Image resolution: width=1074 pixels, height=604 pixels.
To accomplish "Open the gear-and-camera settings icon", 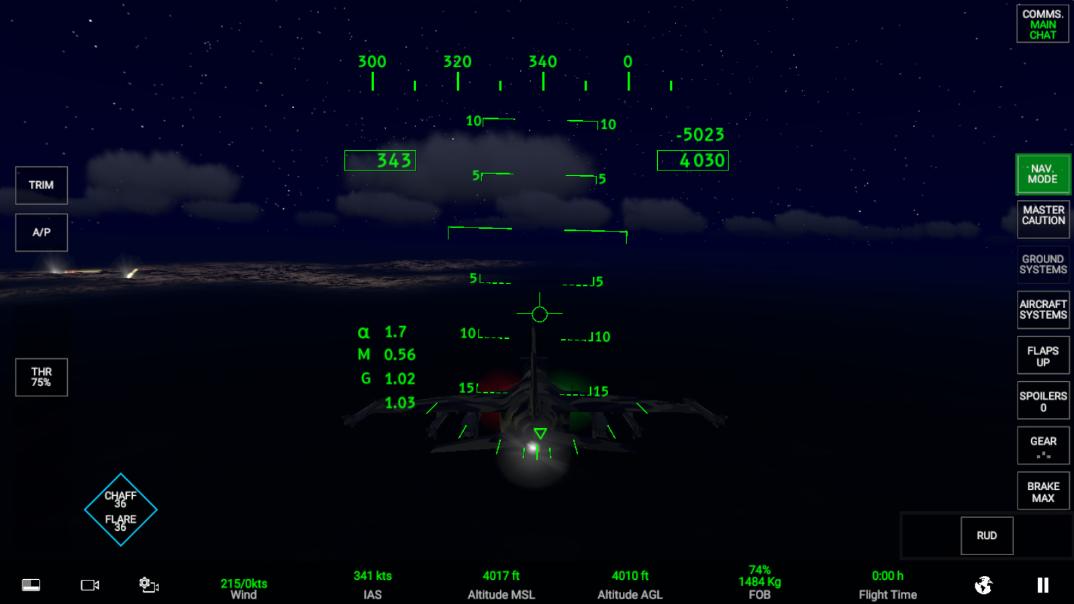I will [x=149, y=585].
